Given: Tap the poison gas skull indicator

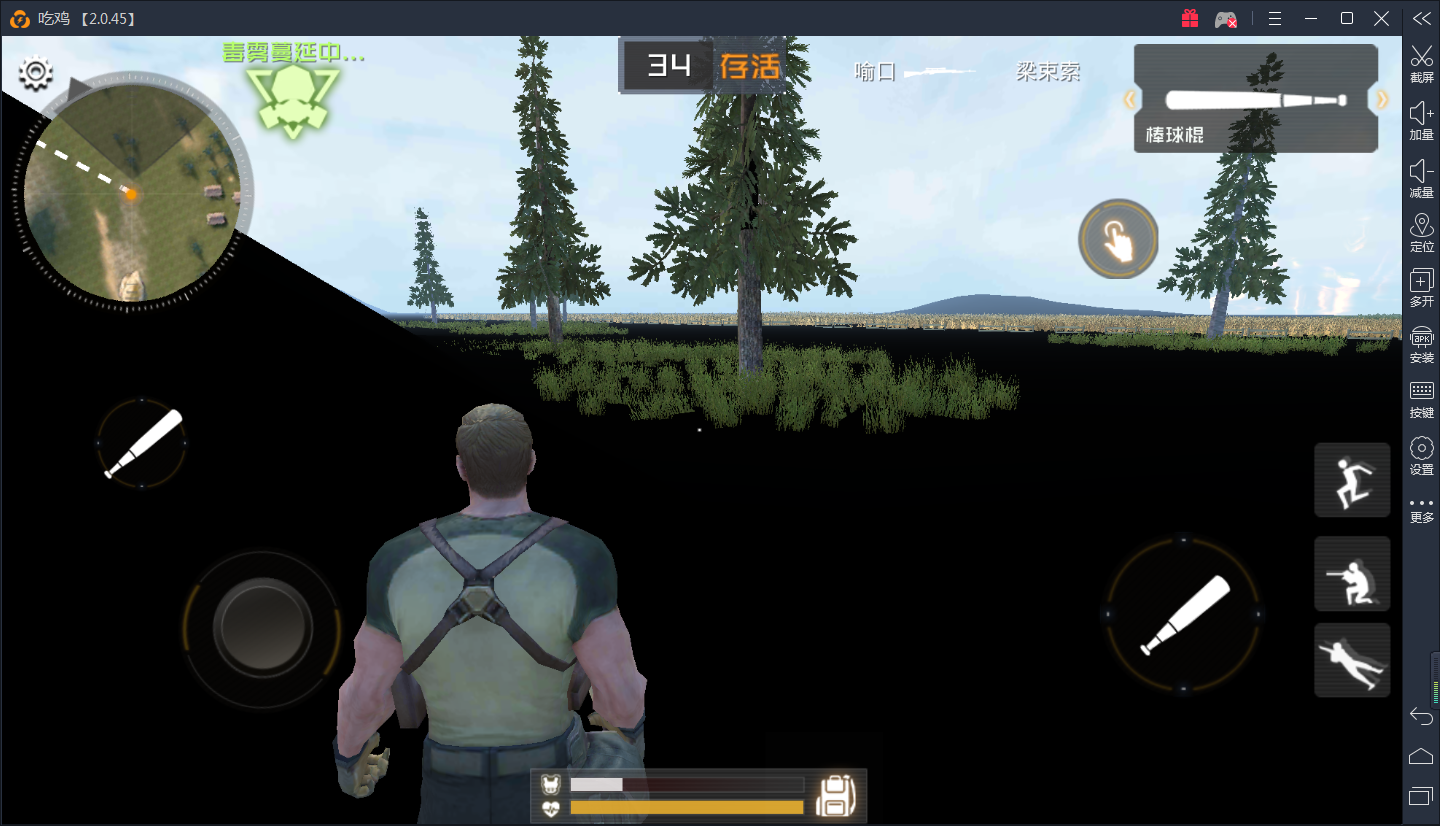Looking at the screenshot, I should click(x=292, y=100).
